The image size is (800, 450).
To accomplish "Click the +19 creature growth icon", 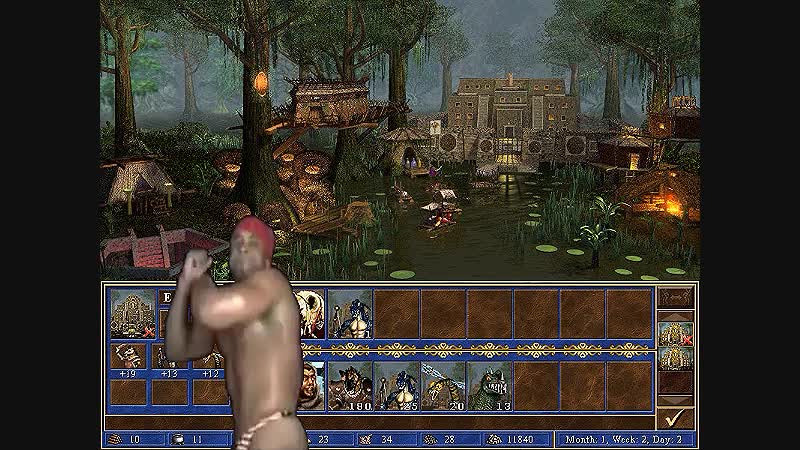I will [127, 358].
